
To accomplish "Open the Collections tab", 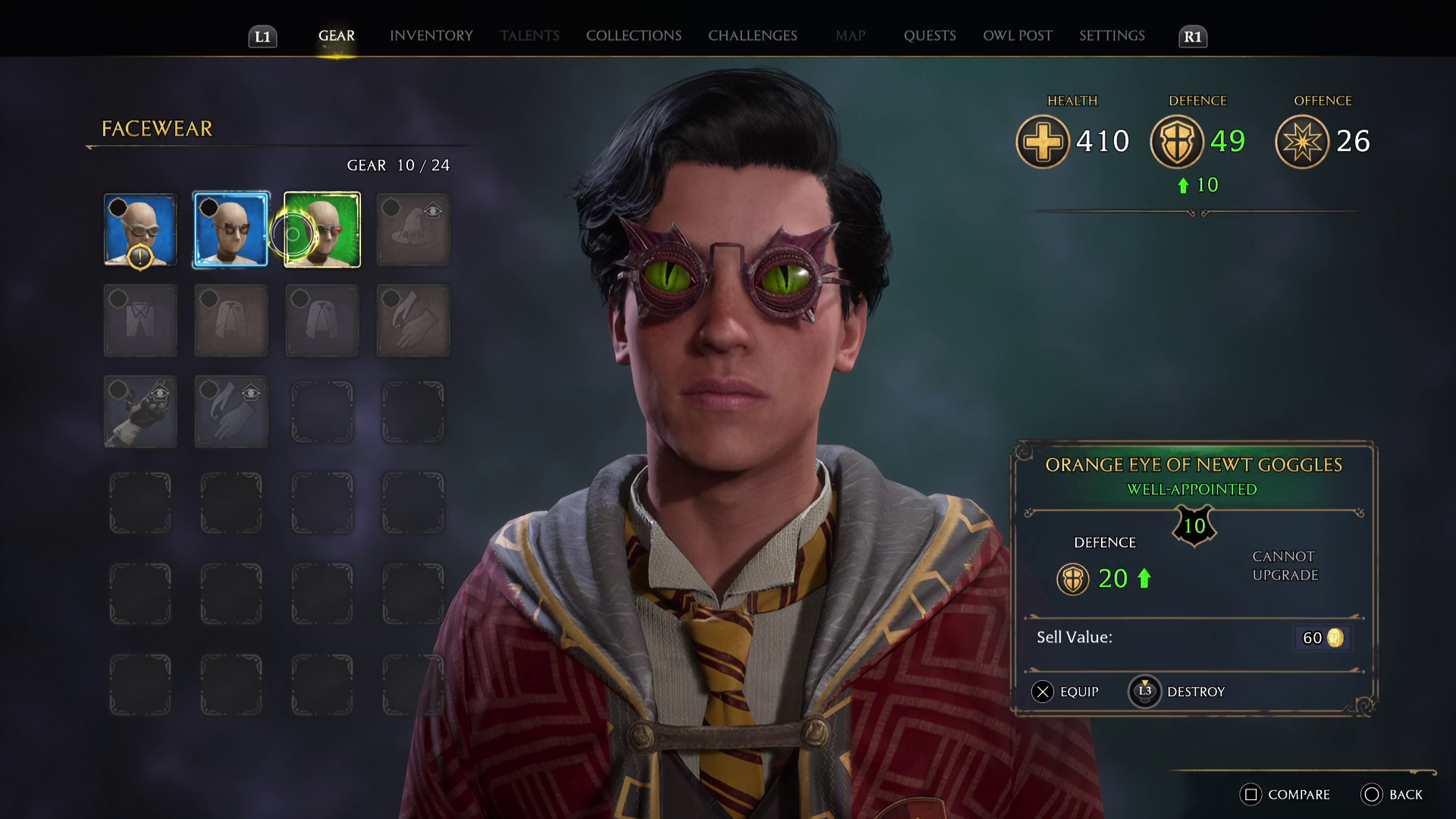I will pos(633,36).
